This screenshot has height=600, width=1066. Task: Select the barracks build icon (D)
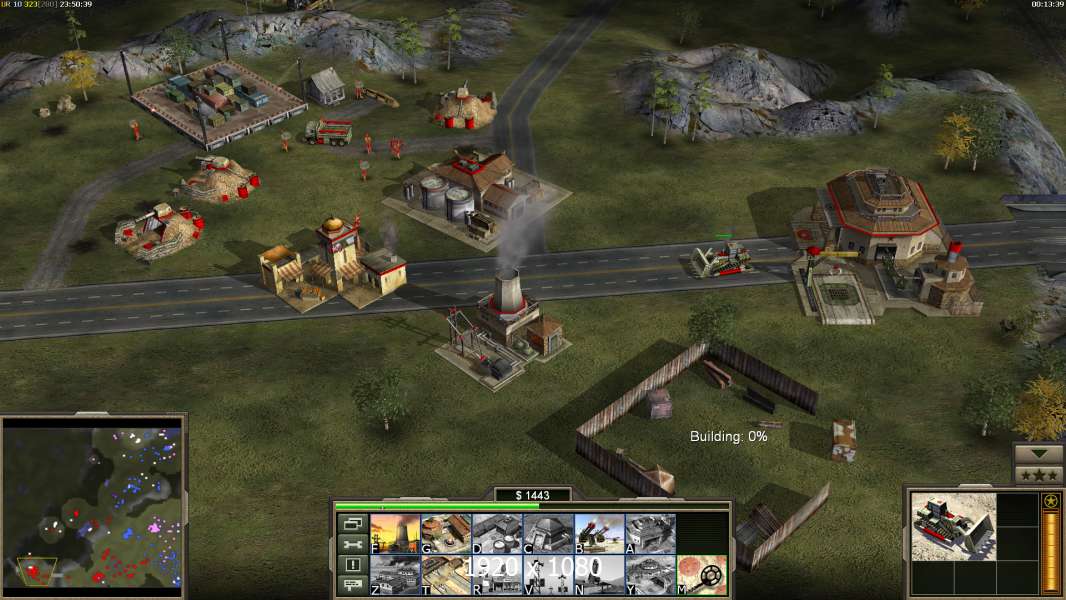497,533
